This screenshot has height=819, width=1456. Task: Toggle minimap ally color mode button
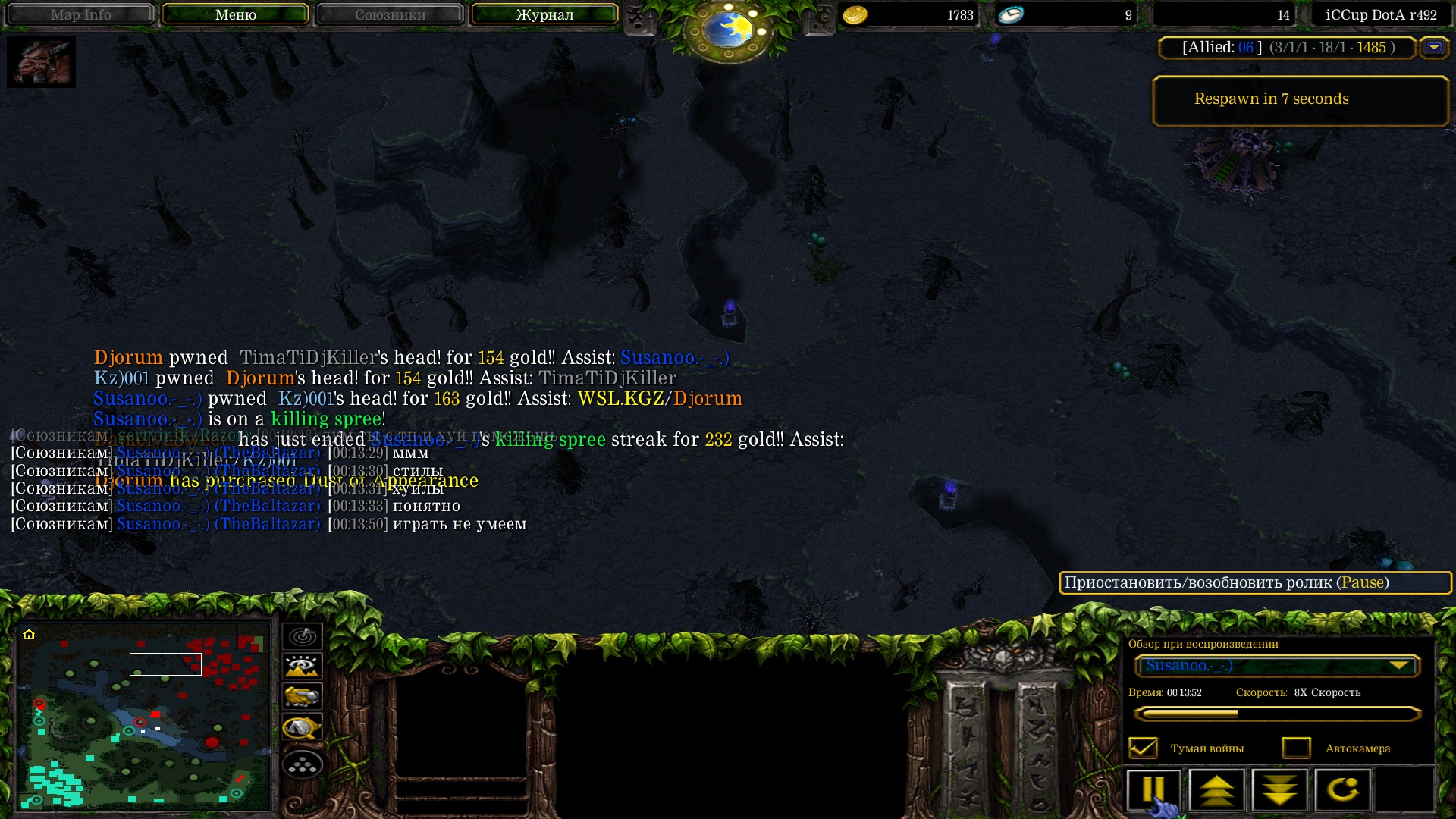click(x=303, y=696)
